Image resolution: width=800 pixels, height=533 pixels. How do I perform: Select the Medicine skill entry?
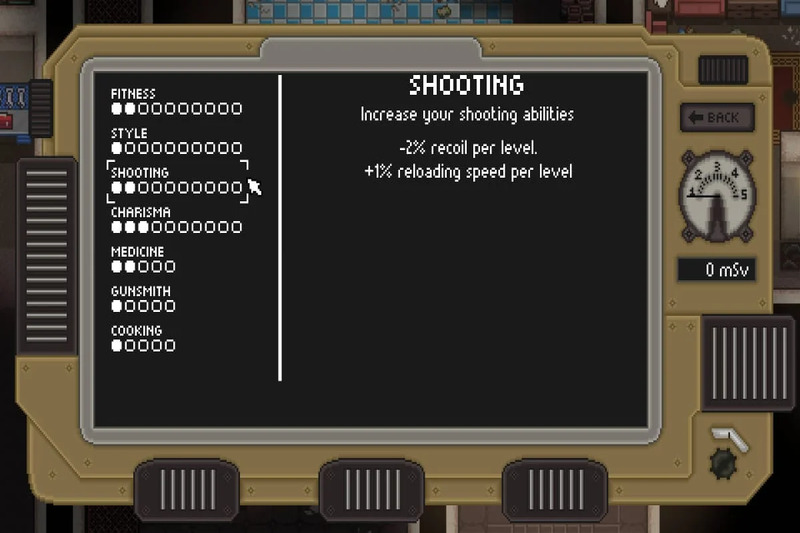[x=143, y=259]
